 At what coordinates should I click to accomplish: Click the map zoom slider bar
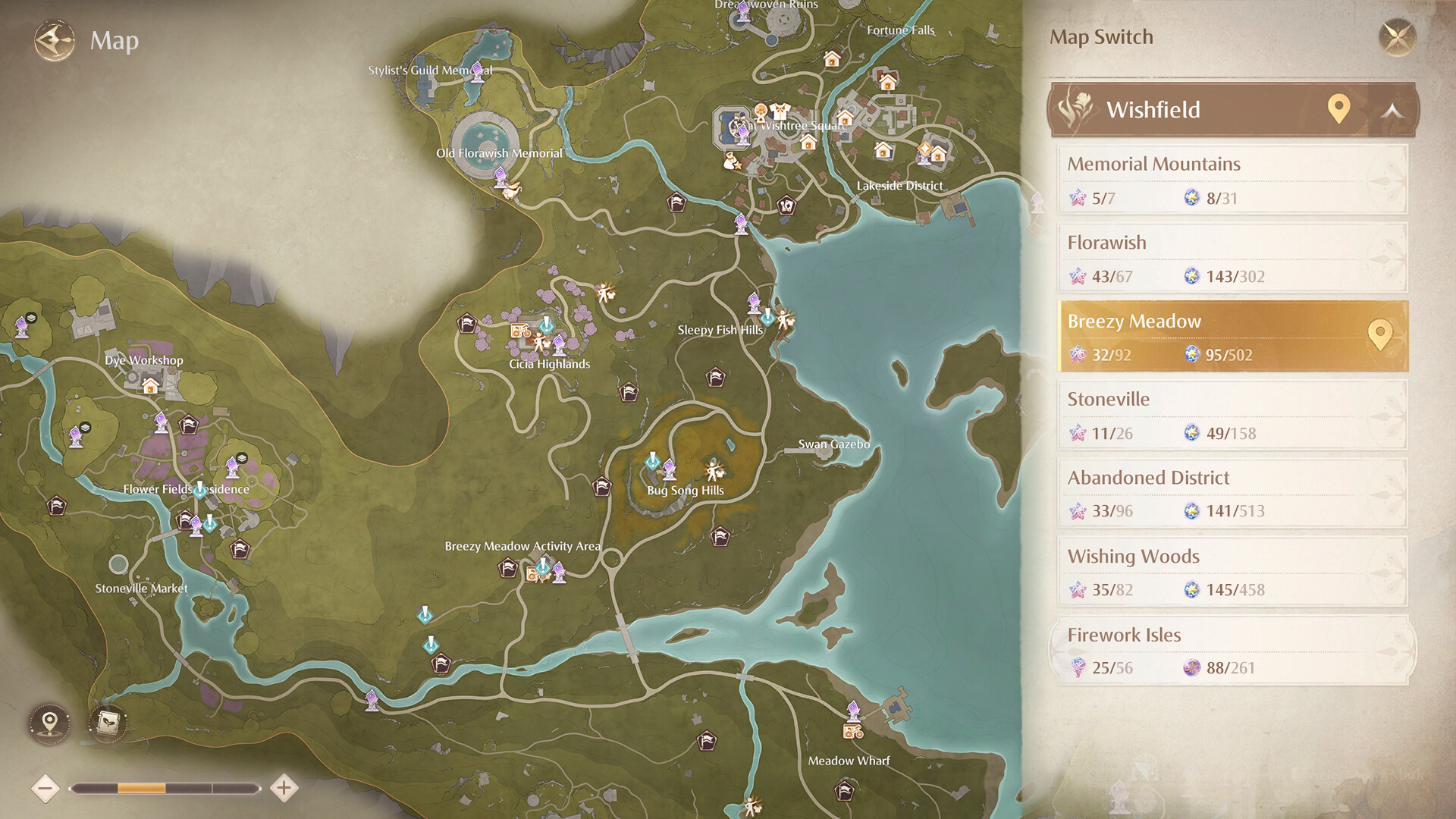coord(165,787)
